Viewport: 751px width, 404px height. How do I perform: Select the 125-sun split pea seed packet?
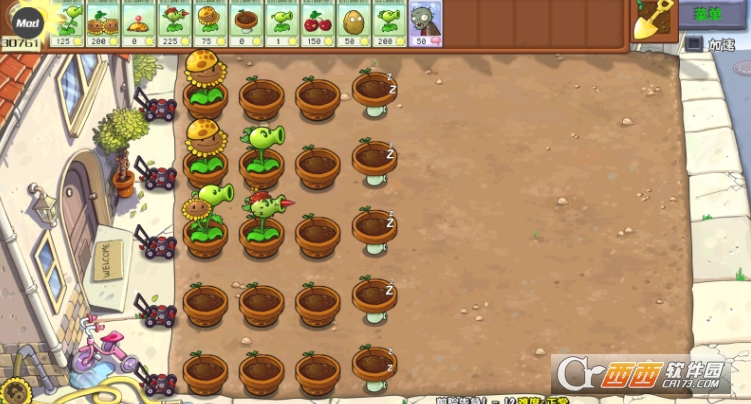[x=67, y=23]
